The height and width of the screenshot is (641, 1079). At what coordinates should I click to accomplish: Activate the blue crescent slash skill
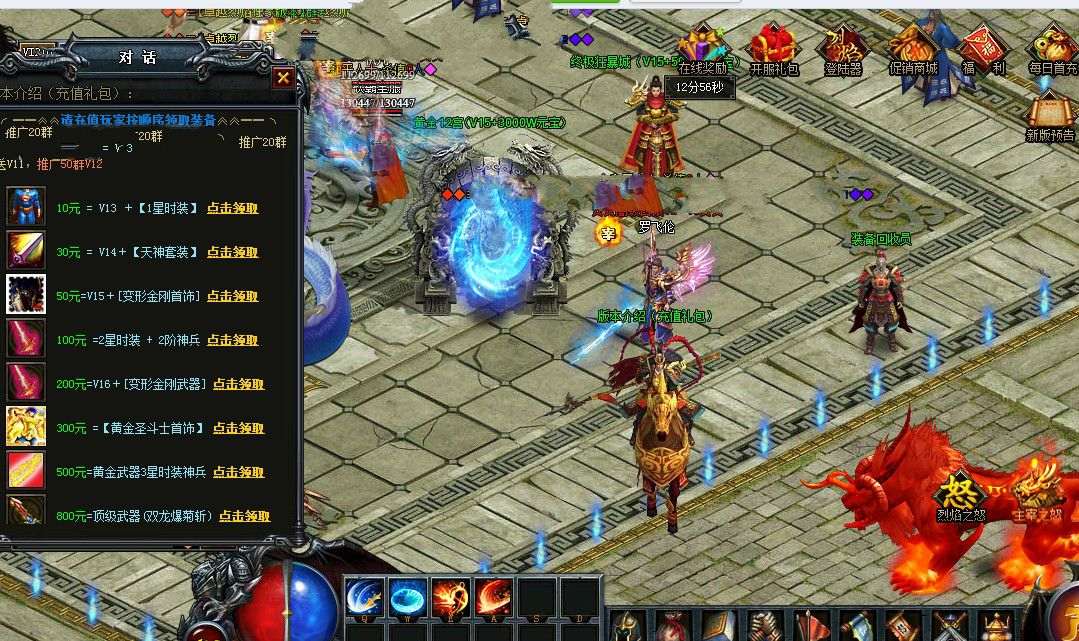pyautogui.click(x=364, y=597)
